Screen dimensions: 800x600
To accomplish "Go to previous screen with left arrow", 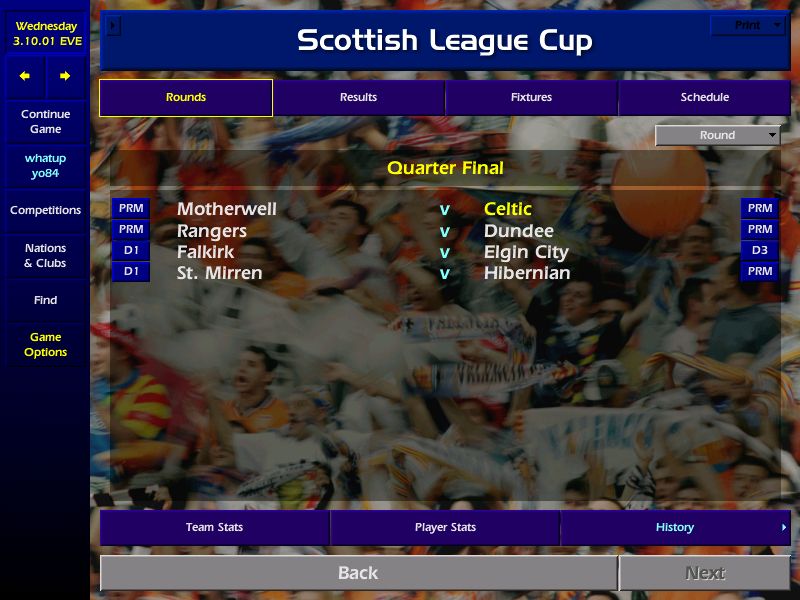I will pos(25,76).
